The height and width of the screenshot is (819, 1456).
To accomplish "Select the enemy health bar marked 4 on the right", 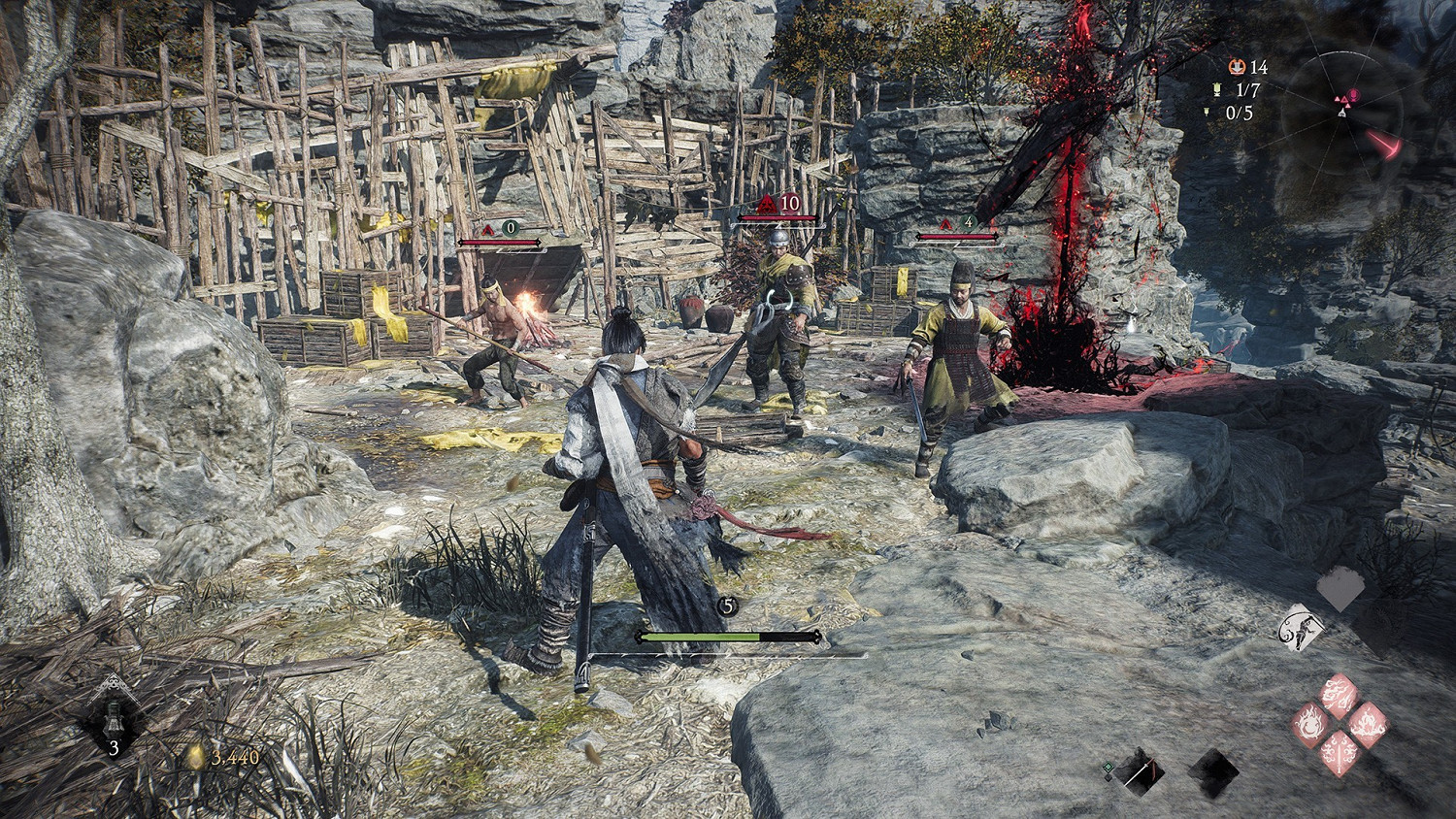I will point(956,235).
